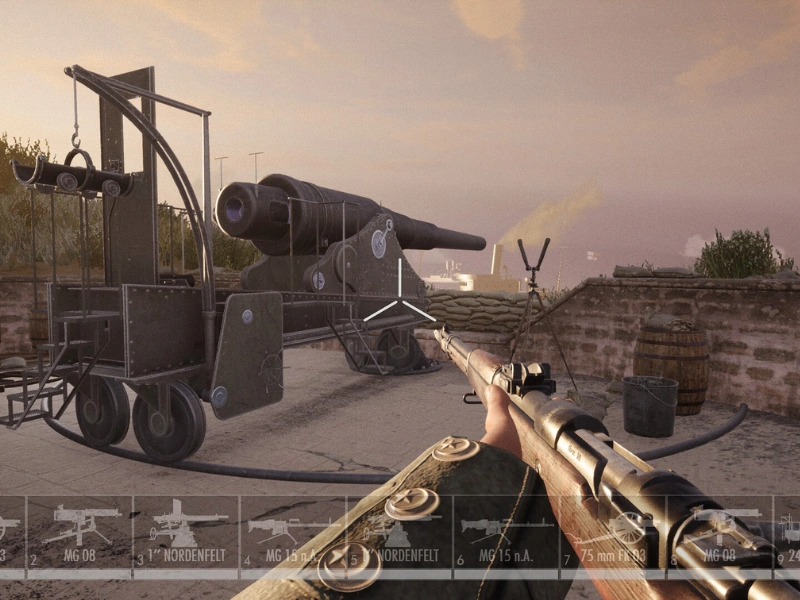Viewport: 800px width, 600px height.
Task: Pick slot 8 MG 08 machine gun
Action: (x=720, y=532)
